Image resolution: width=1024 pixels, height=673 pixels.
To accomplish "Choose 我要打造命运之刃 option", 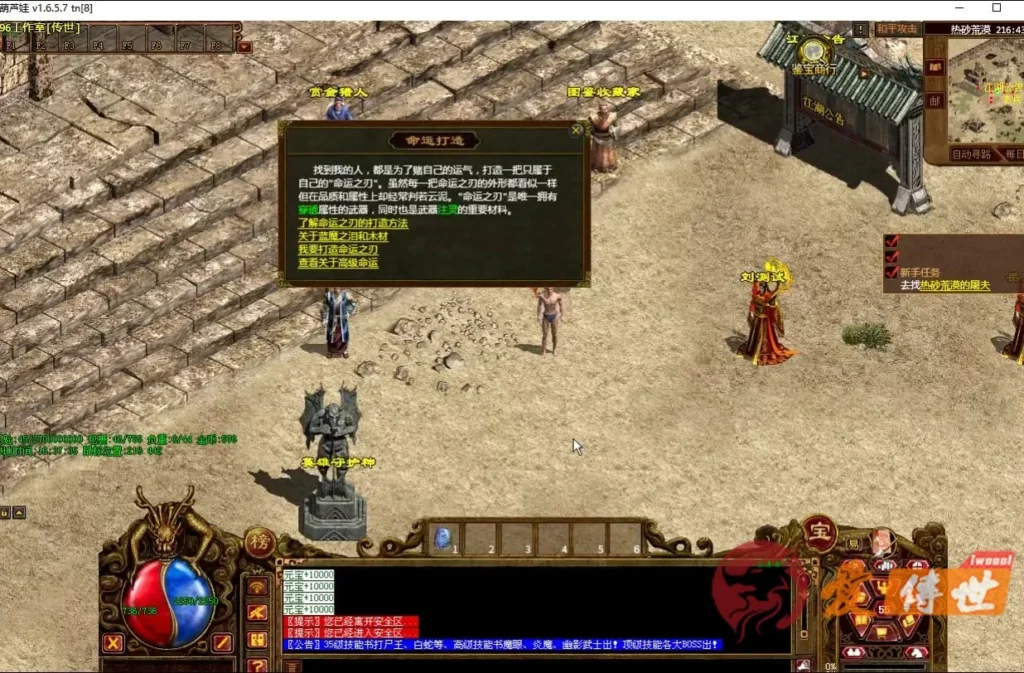I will tap(338, 249).
